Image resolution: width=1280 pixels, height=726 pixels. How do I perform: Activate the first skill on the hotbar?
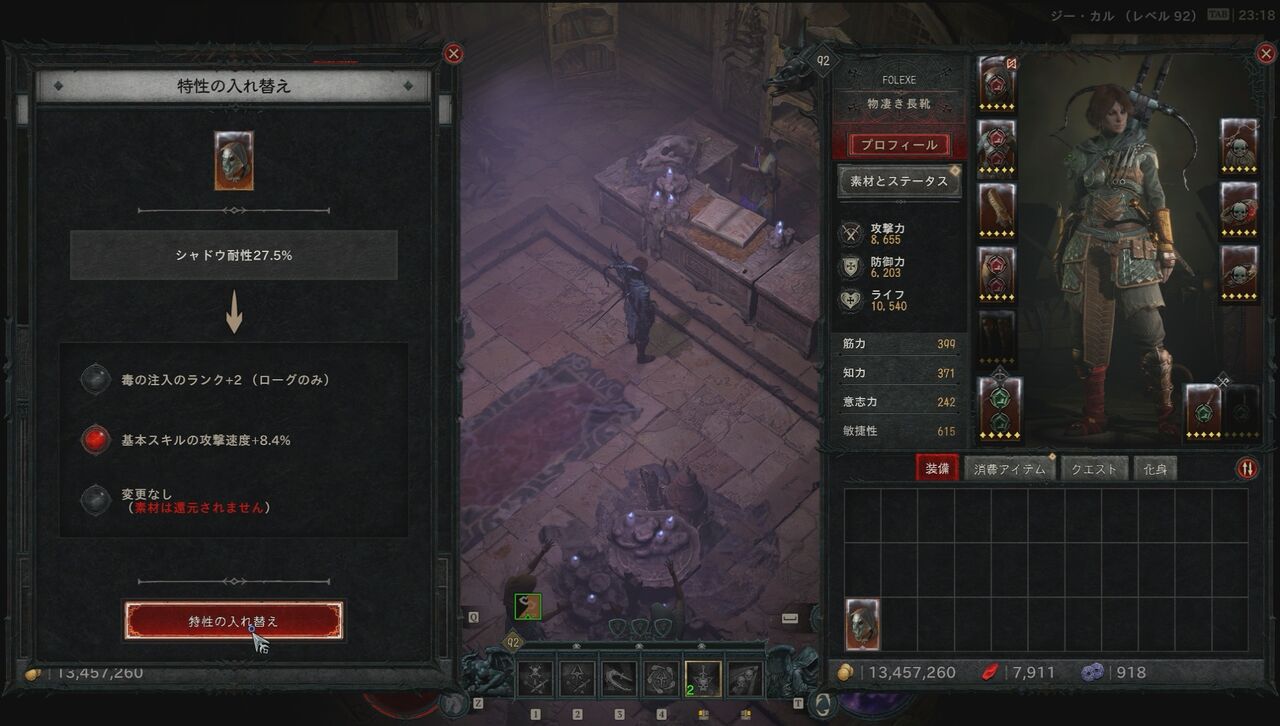coord(536,679)
